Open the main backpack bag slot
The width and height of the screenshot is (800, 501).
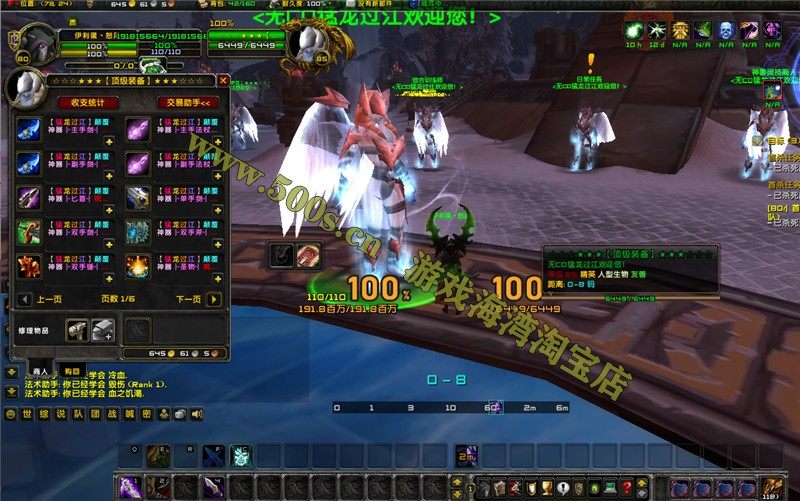point(768,487)
